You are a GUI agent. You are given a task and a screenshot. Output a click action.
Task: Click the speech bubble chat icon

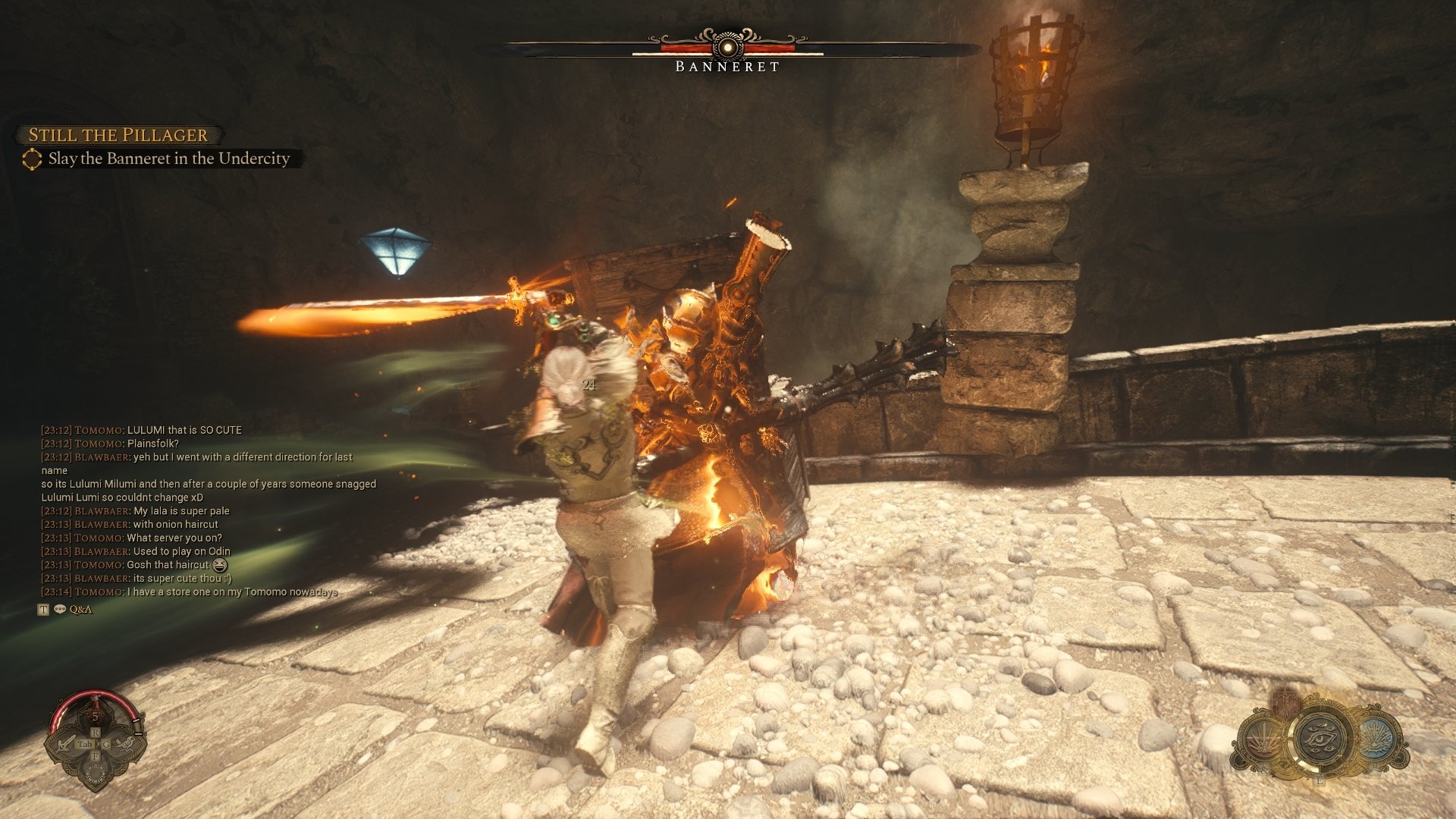60,610
